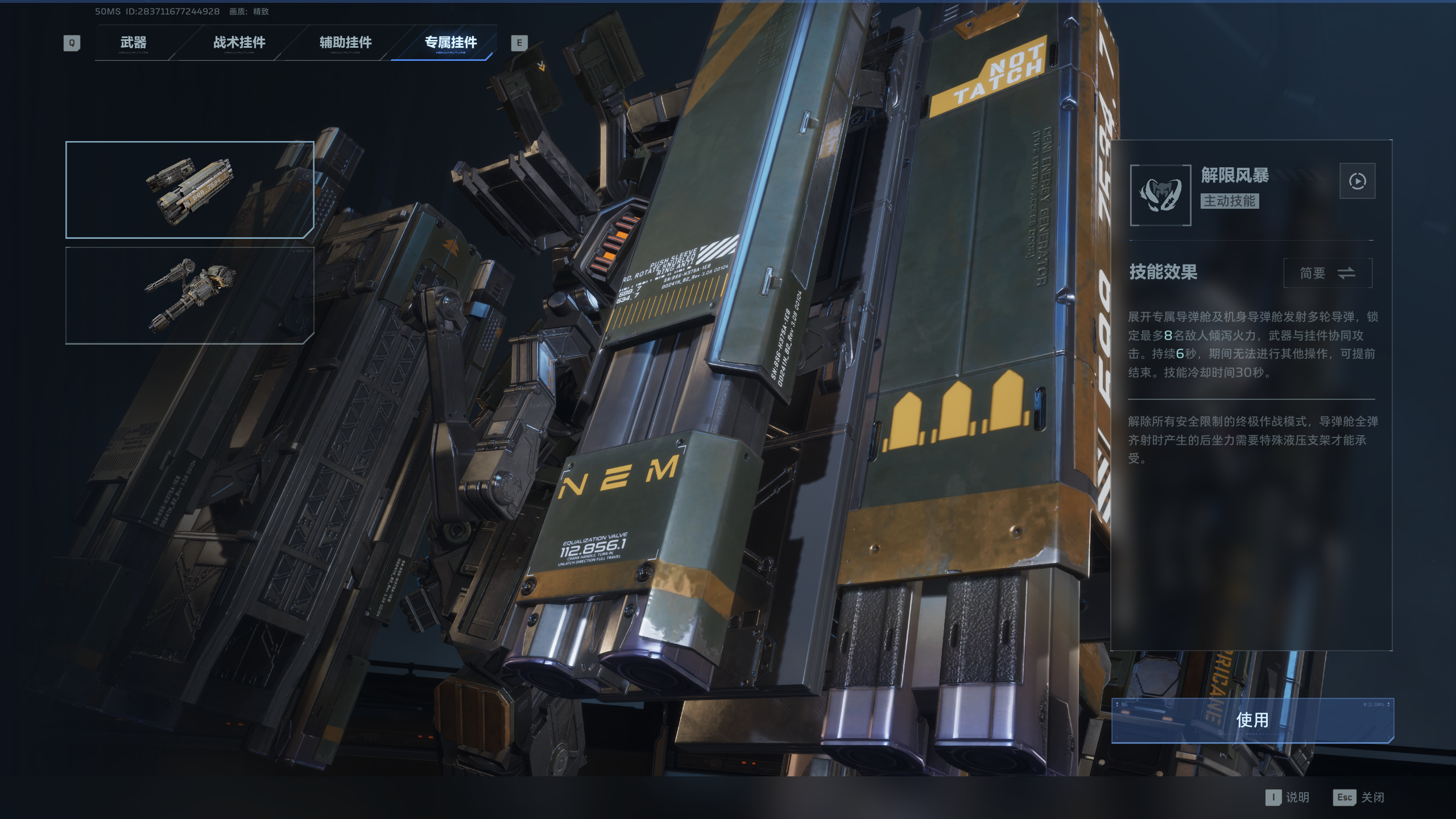1456x819 pixels.
Task: Click the 解限风暴 skill icon
Action: pos(1160,195)
